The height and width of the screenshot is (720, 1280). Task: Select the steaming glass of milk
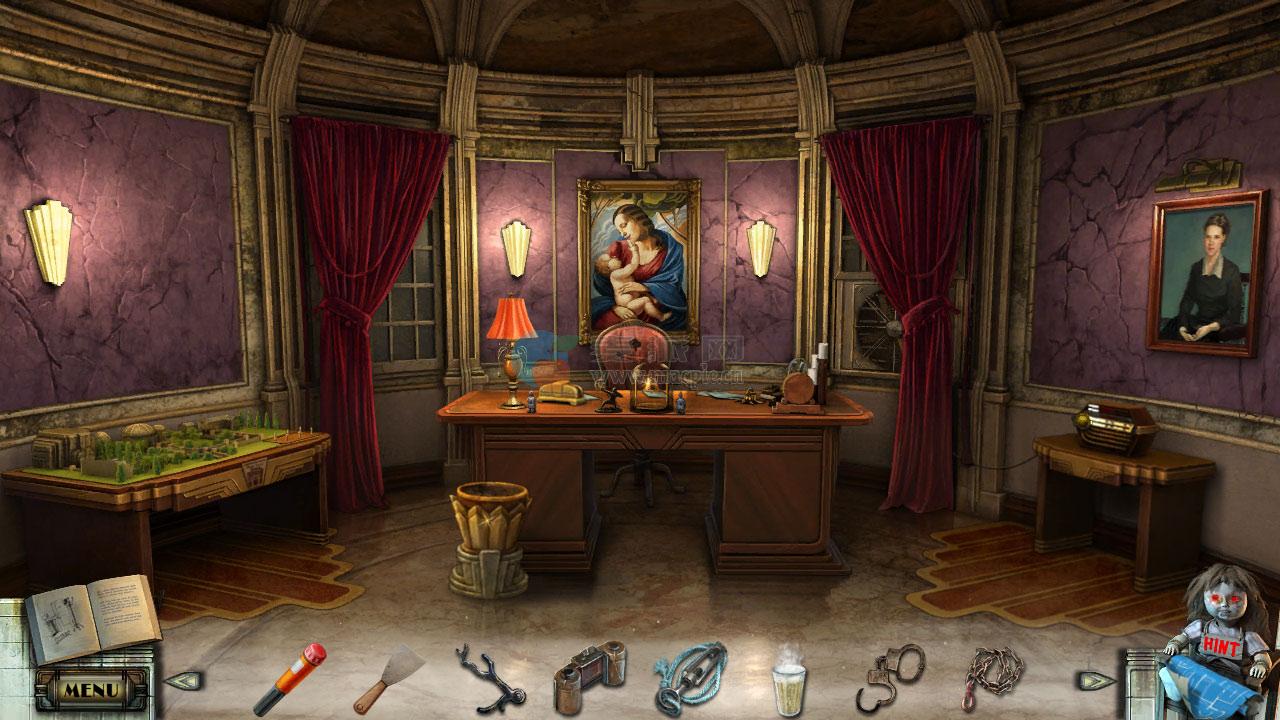tap(789, 680)
